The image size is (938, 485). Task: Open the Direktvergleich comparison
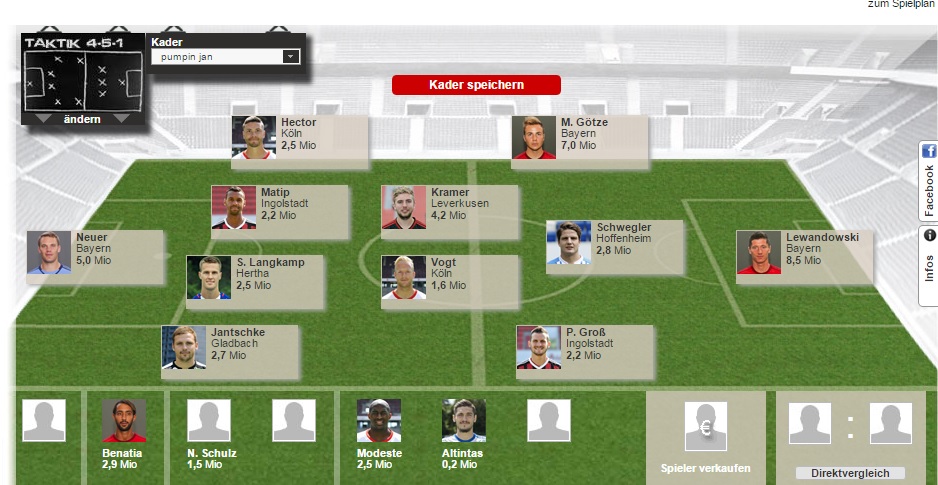tap(850, 472)
